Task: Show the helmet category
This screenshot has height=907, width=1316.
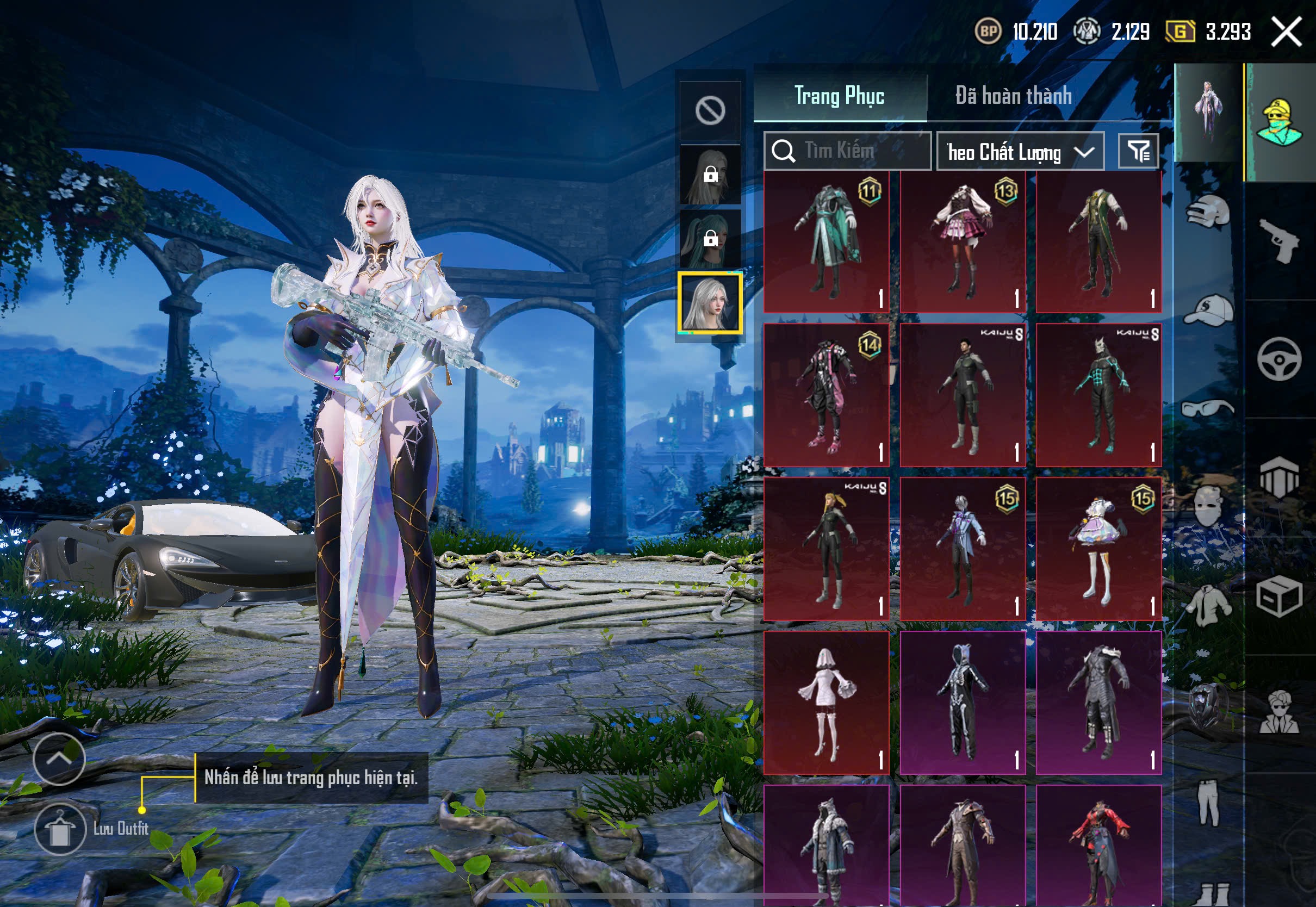Action: click(1208, 212)
